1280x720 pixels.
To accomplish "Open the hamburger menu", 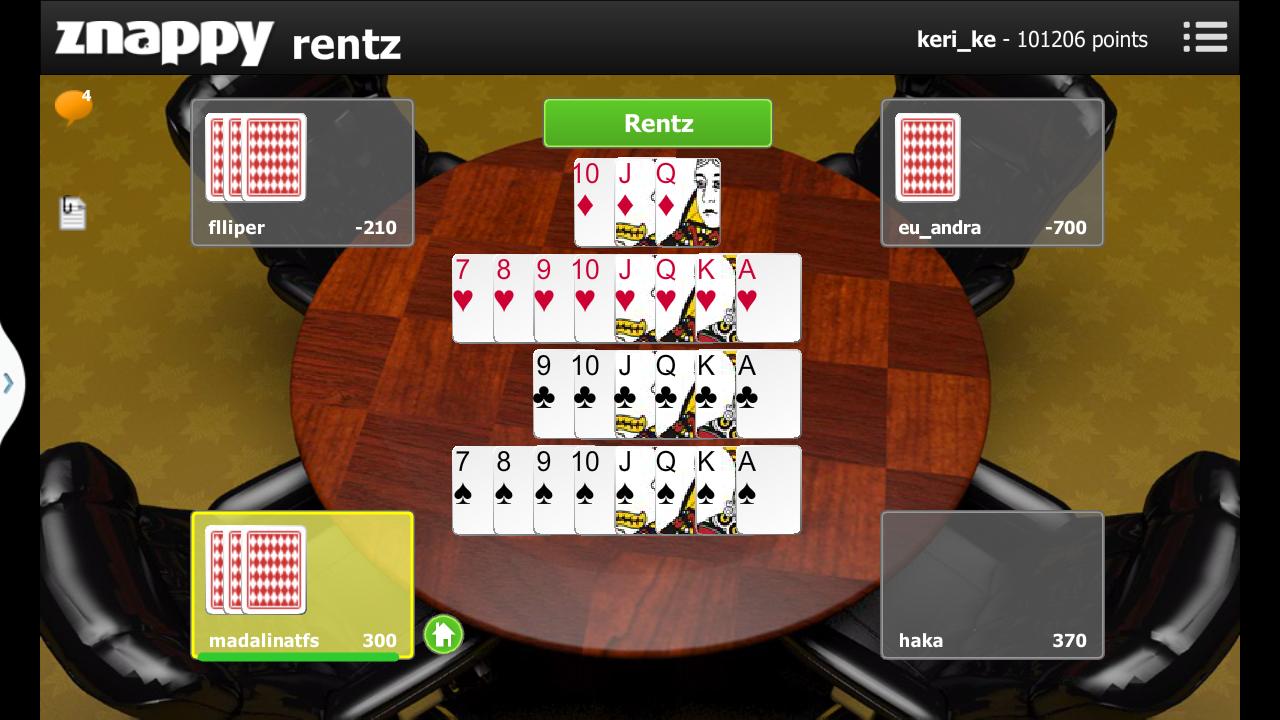I will click(x=1205, y=38).
